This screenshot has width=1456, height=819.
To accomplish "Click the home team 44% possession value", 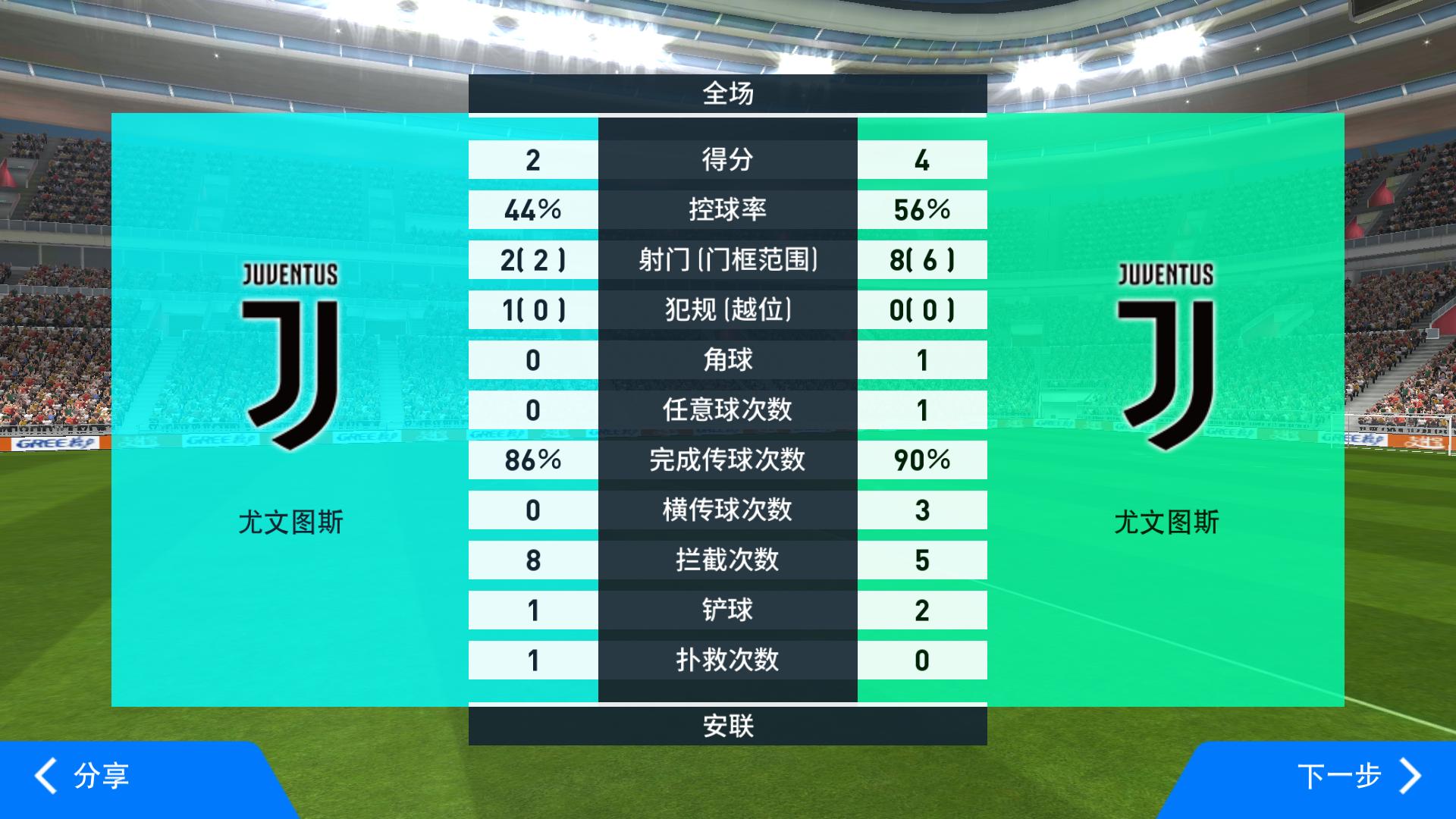I will click(532, 209).
